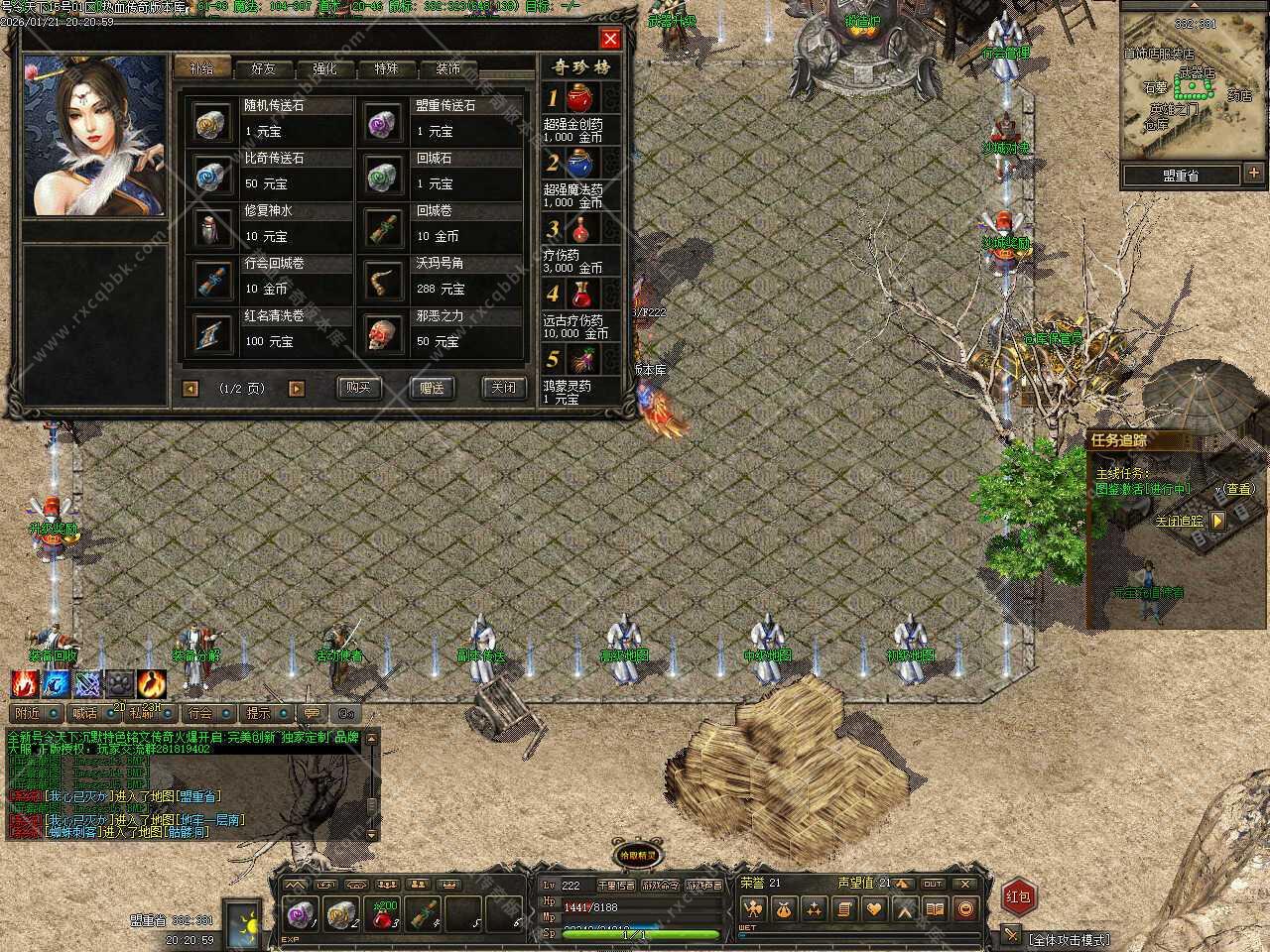Switch to the 好友 shop tab

(x=263, y=68)
